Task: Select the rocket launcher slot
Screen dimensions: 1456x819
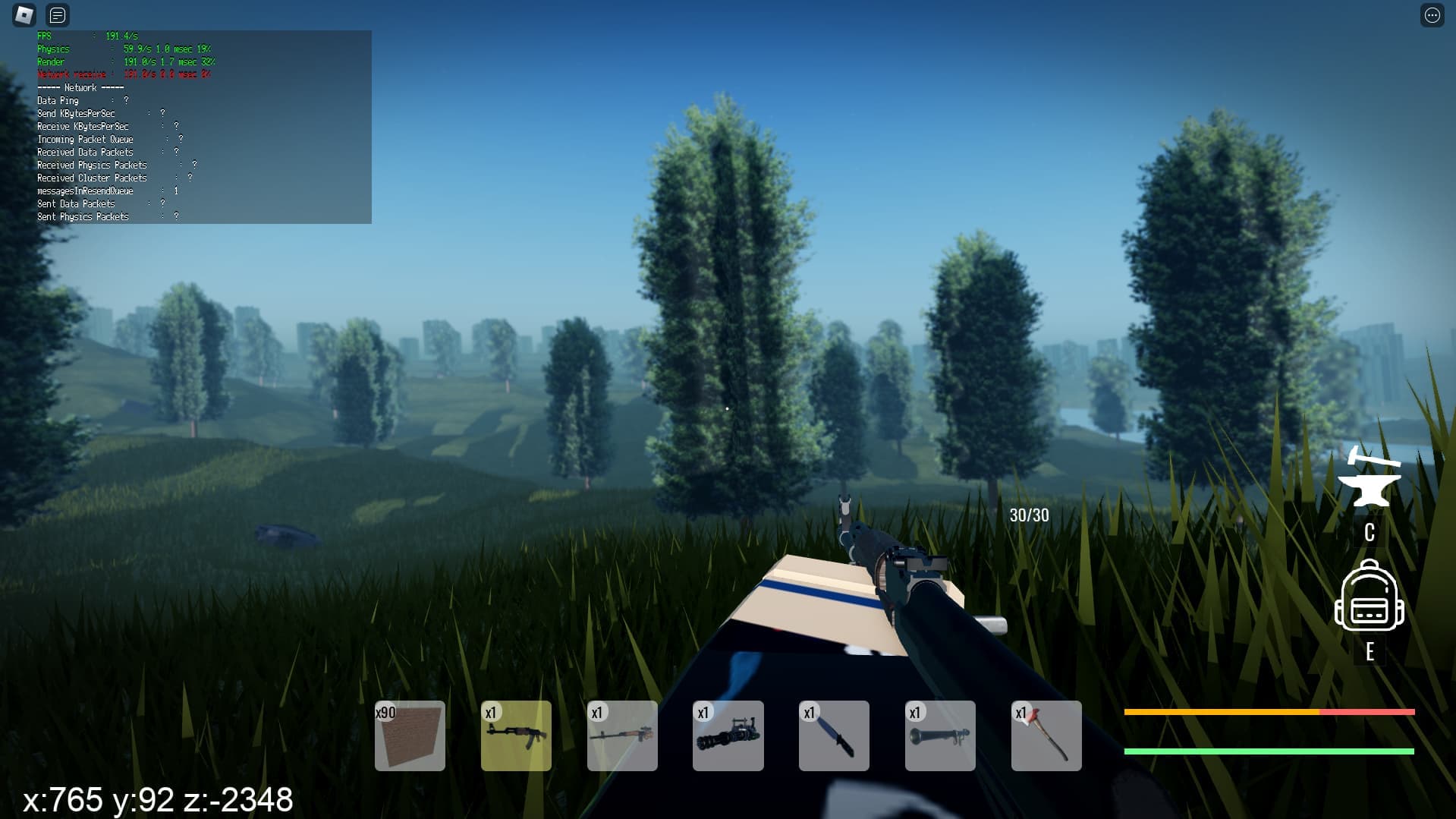Action: 940,736
